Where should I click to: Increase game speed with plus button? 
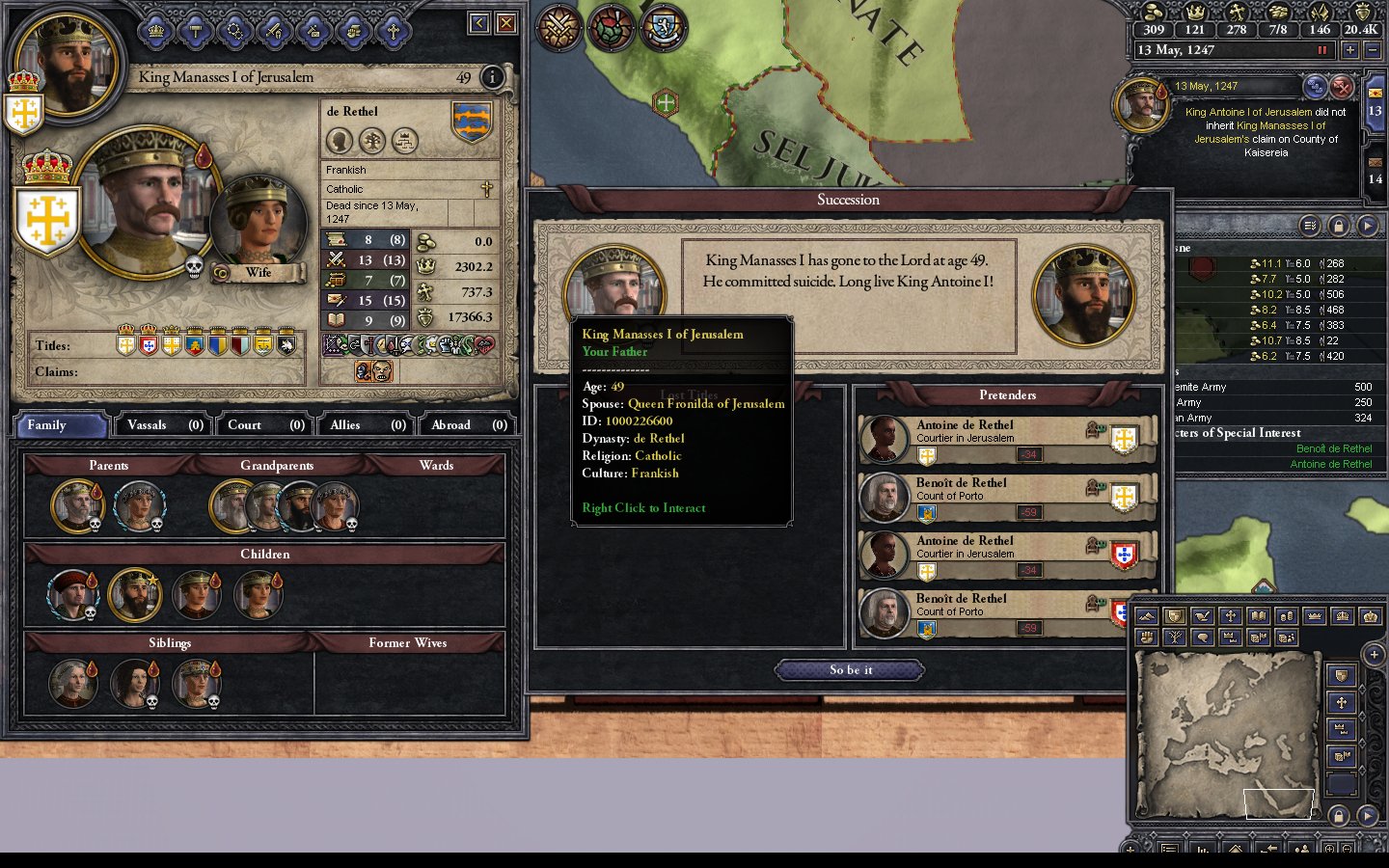coord(1349,50)
